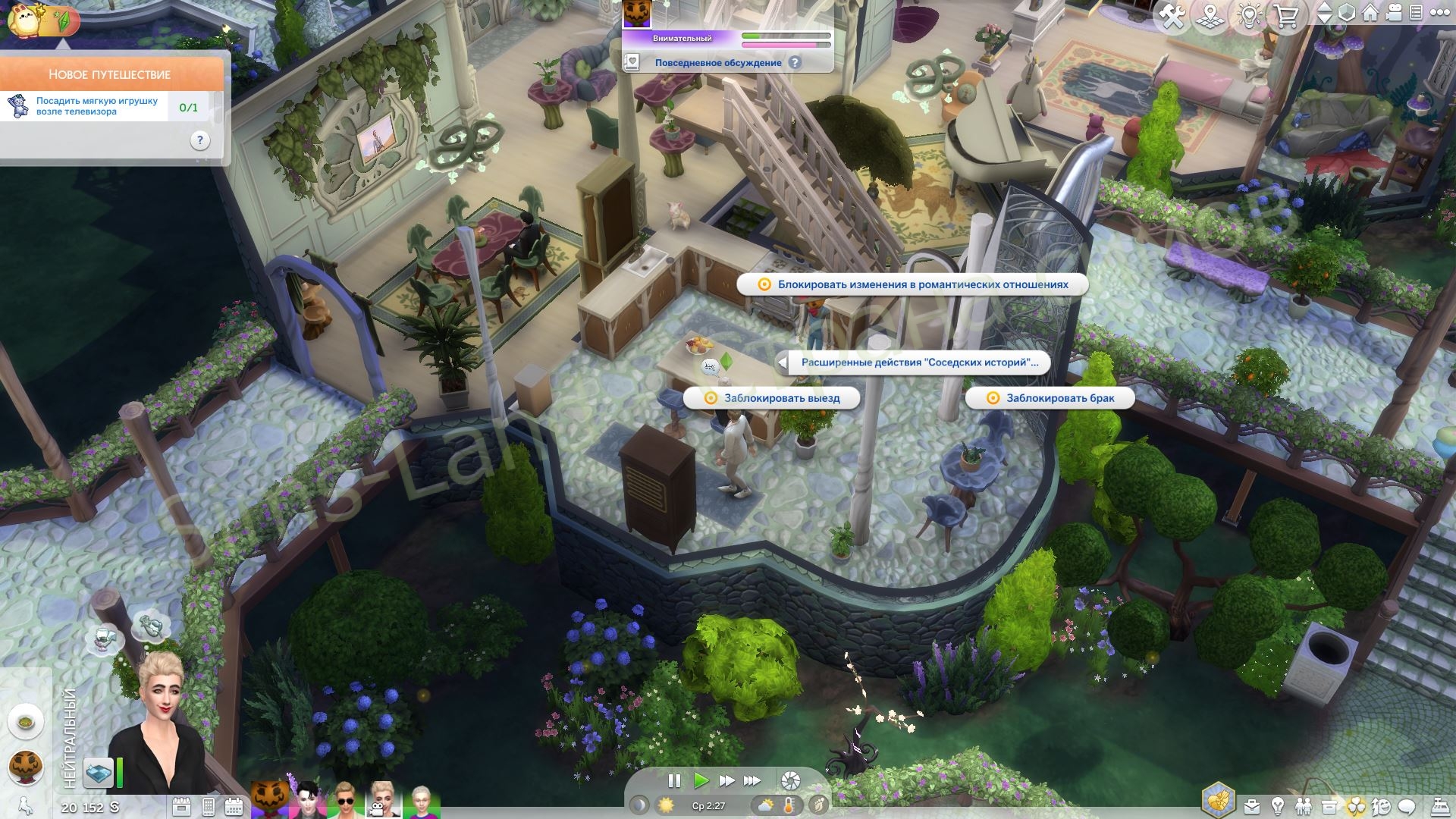Switch to the Sim wearing sunglasses
Image resolution: width=1456 pixels, height=819 pixels.
coord(345,801)
